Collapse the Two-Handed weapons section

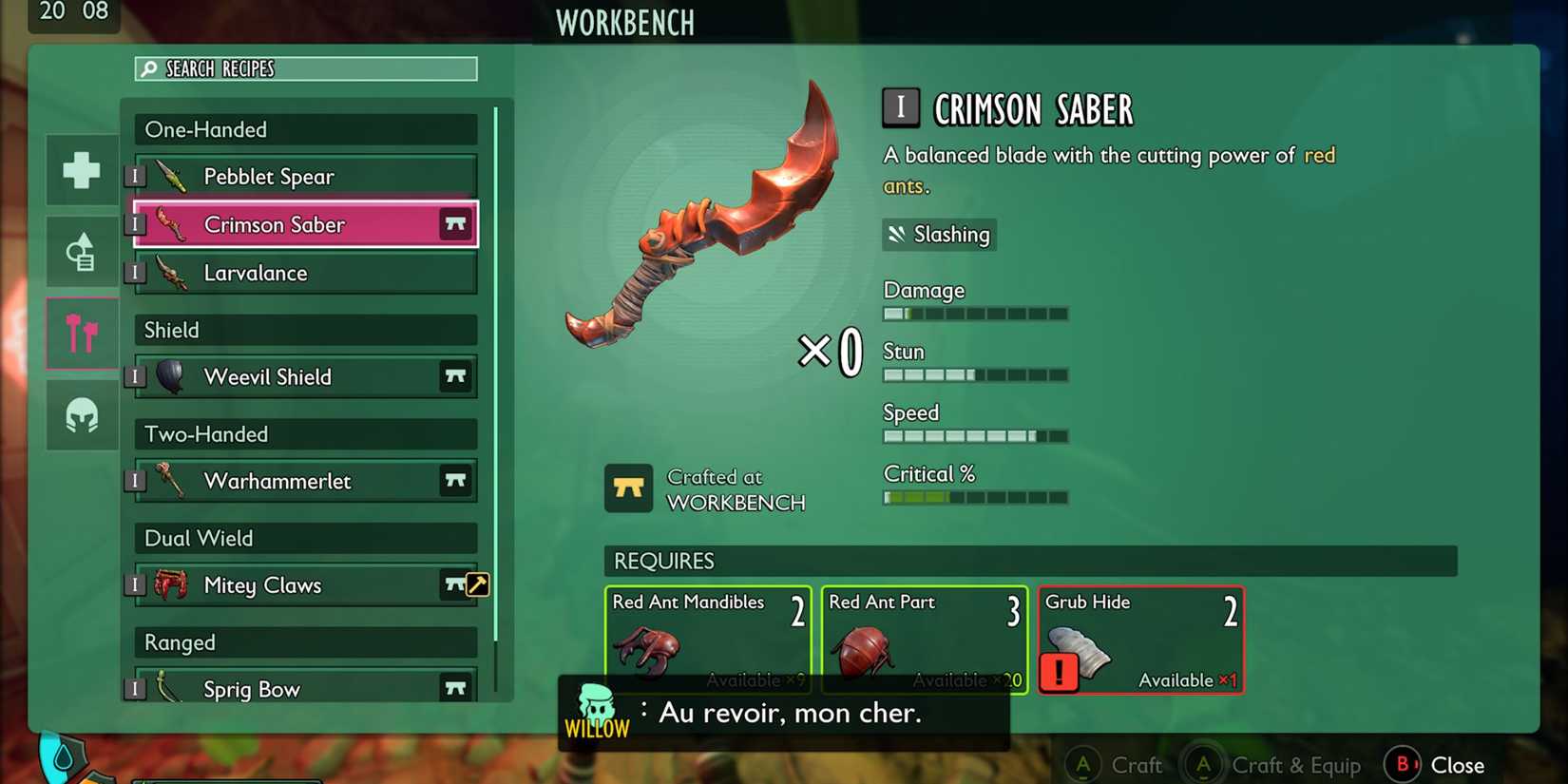(303, 434)
